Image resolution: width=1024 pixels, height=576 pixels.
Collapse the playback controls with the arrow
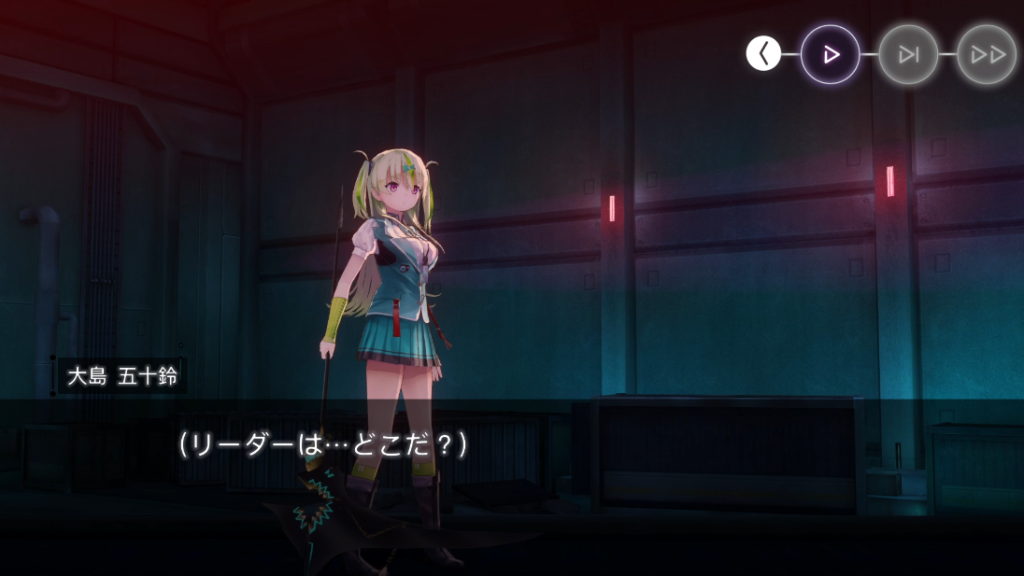(764, 54)
